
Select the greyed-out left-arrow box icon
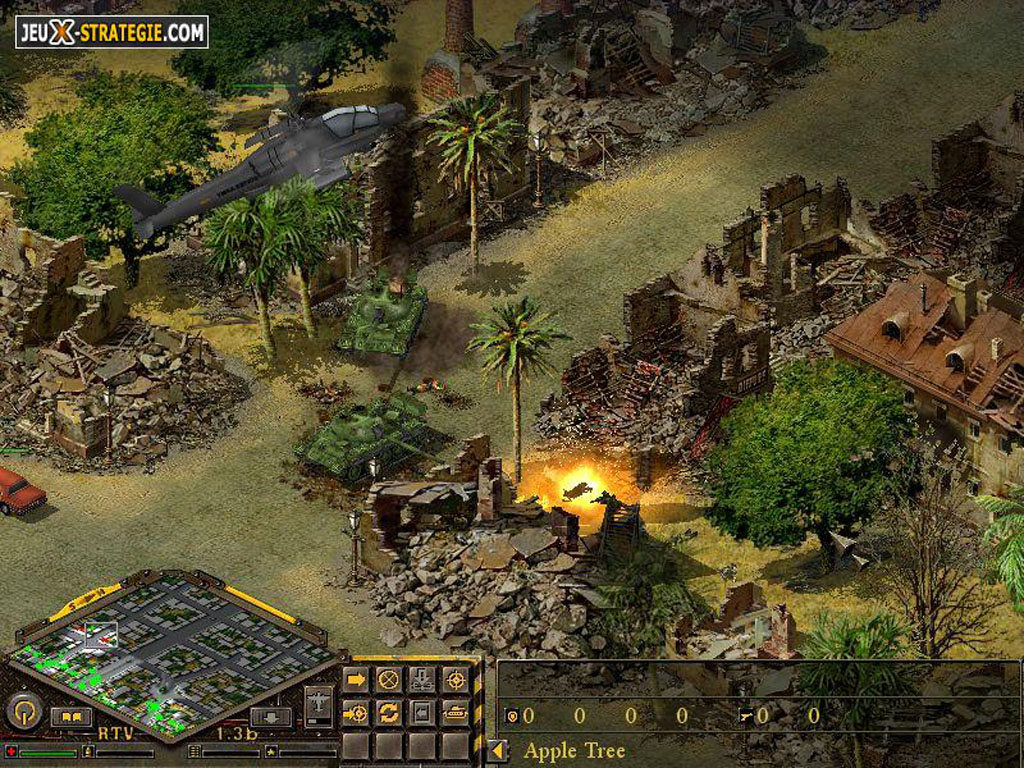coord(422,712)
